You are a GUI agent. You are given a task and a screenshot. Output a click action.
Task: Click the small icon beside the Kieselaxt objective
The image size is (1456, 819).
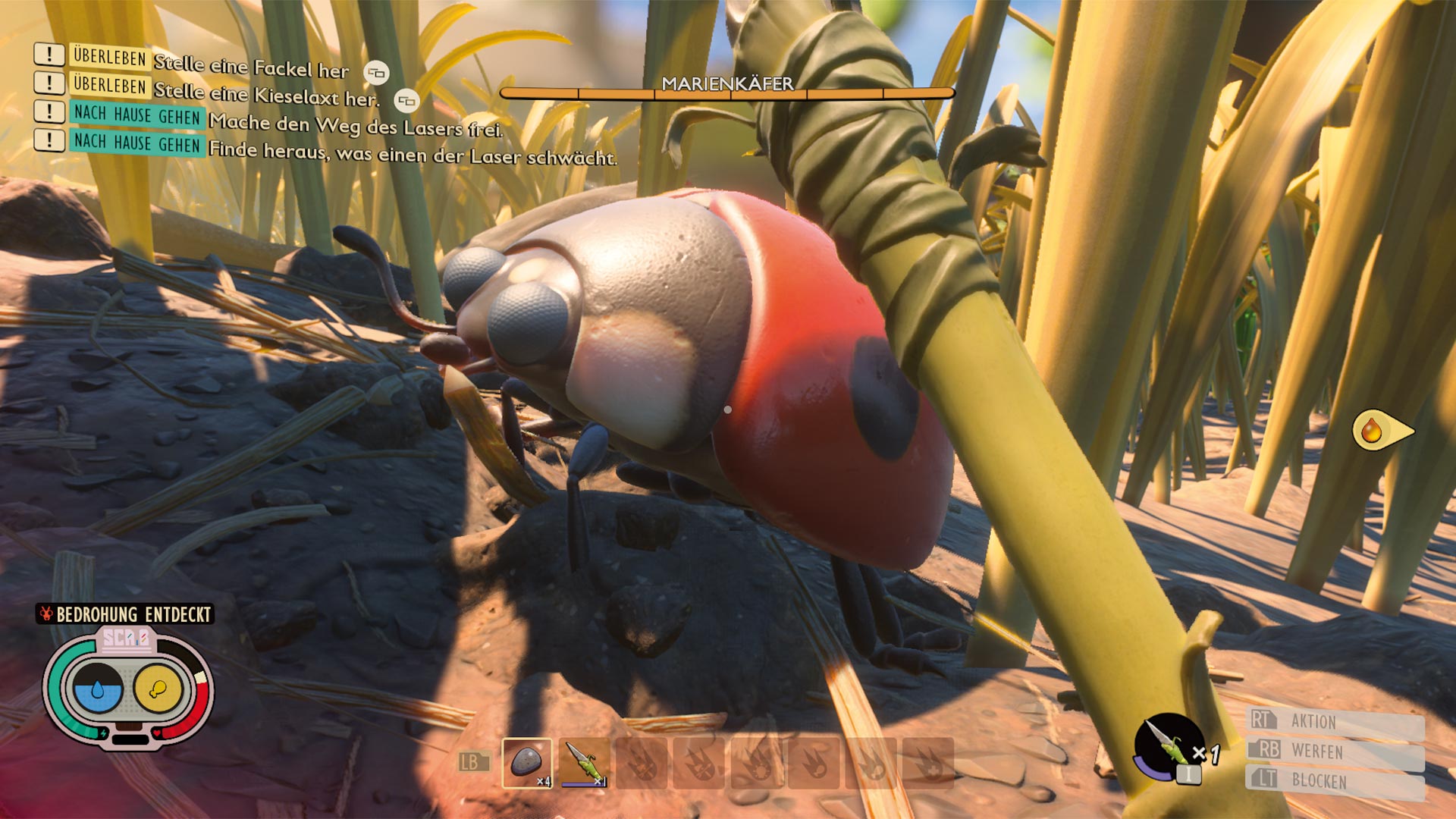pyautogui.click(x=406, y=101)
